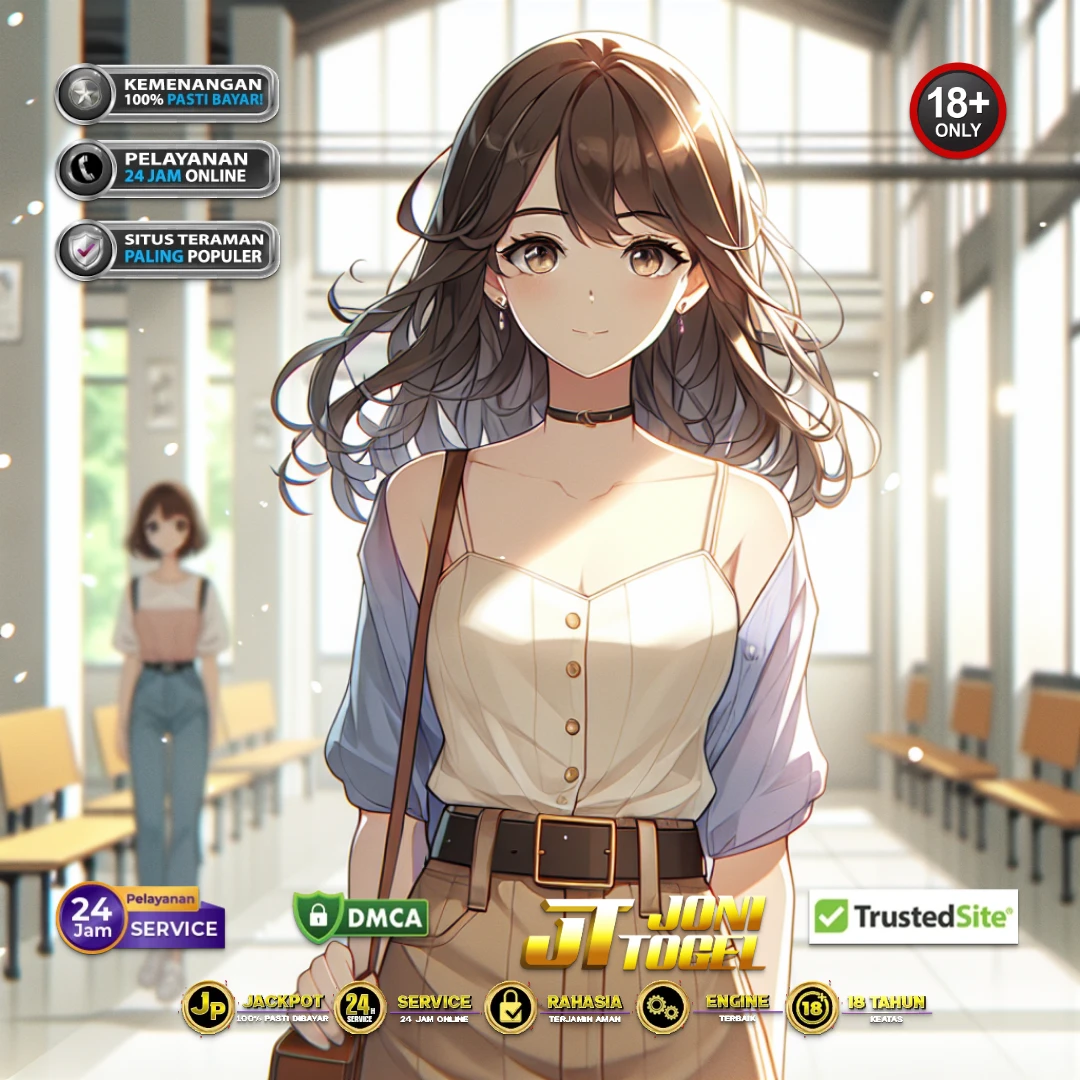Select the Engine gears icon
1080x1080 pixels.
662,1007
